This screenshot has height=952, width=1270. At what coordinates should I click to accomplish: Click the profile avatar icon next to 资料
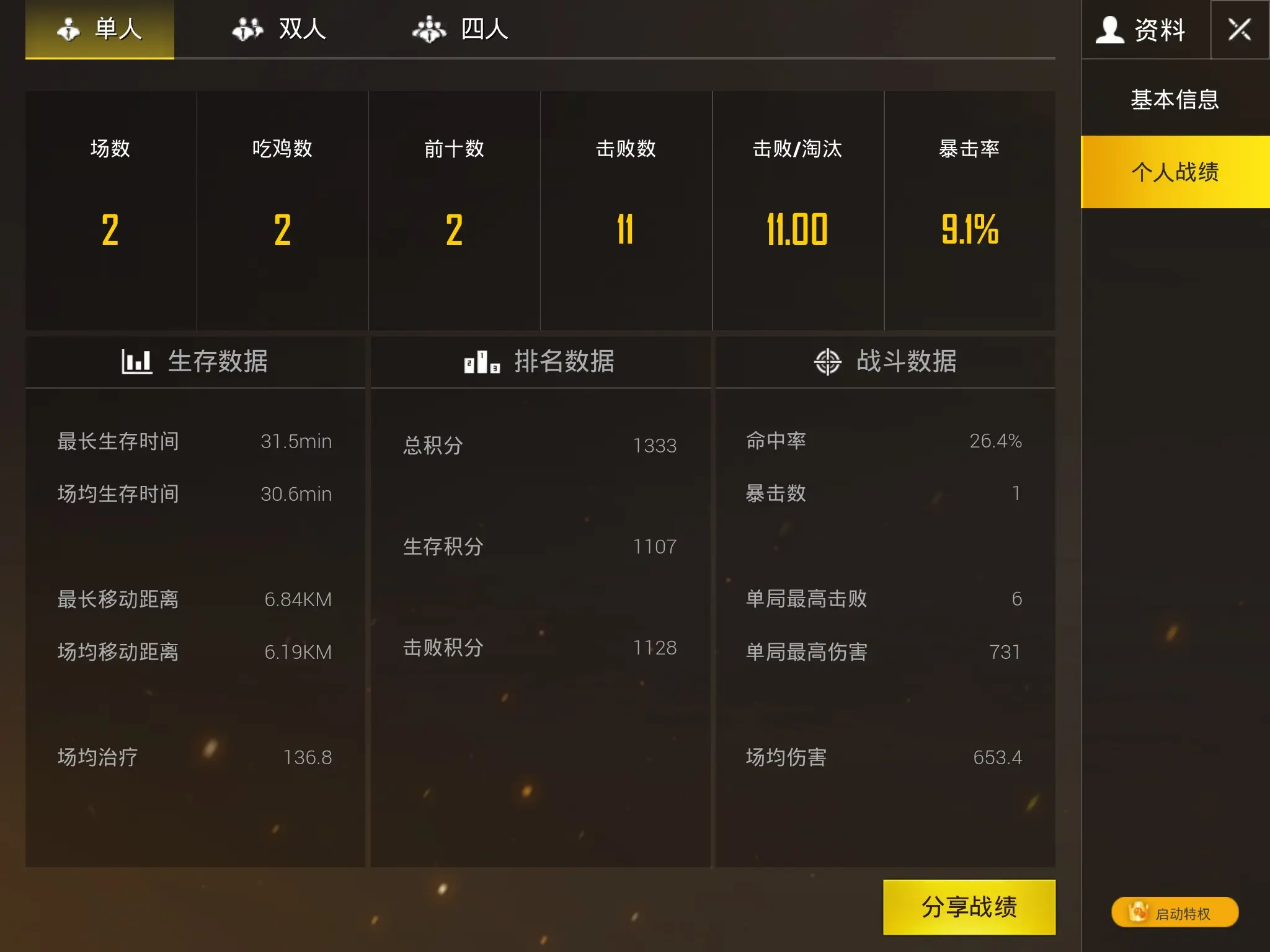(x=1110, y=28)
